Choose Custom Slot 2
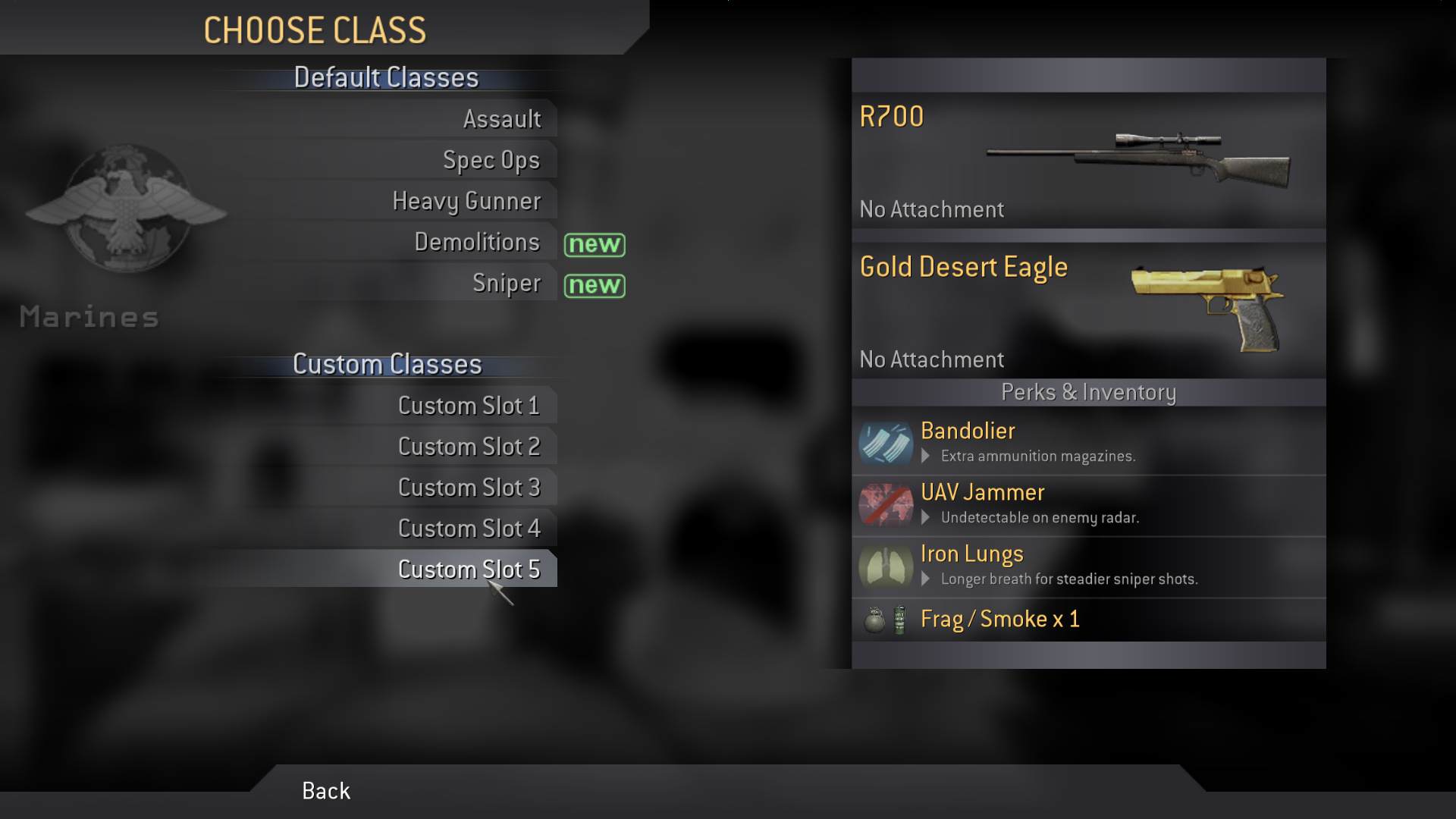This screenshot has width=1456, height=819. [x=469, y=447]
